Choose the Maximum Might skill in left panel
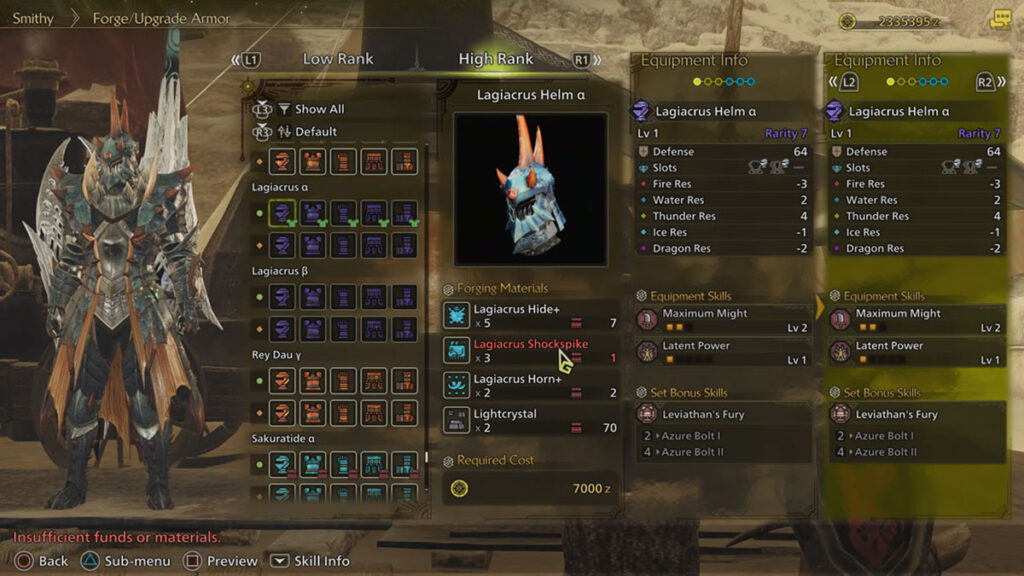Viewport: 1024px width, 576px height. [x=721, y=320]
